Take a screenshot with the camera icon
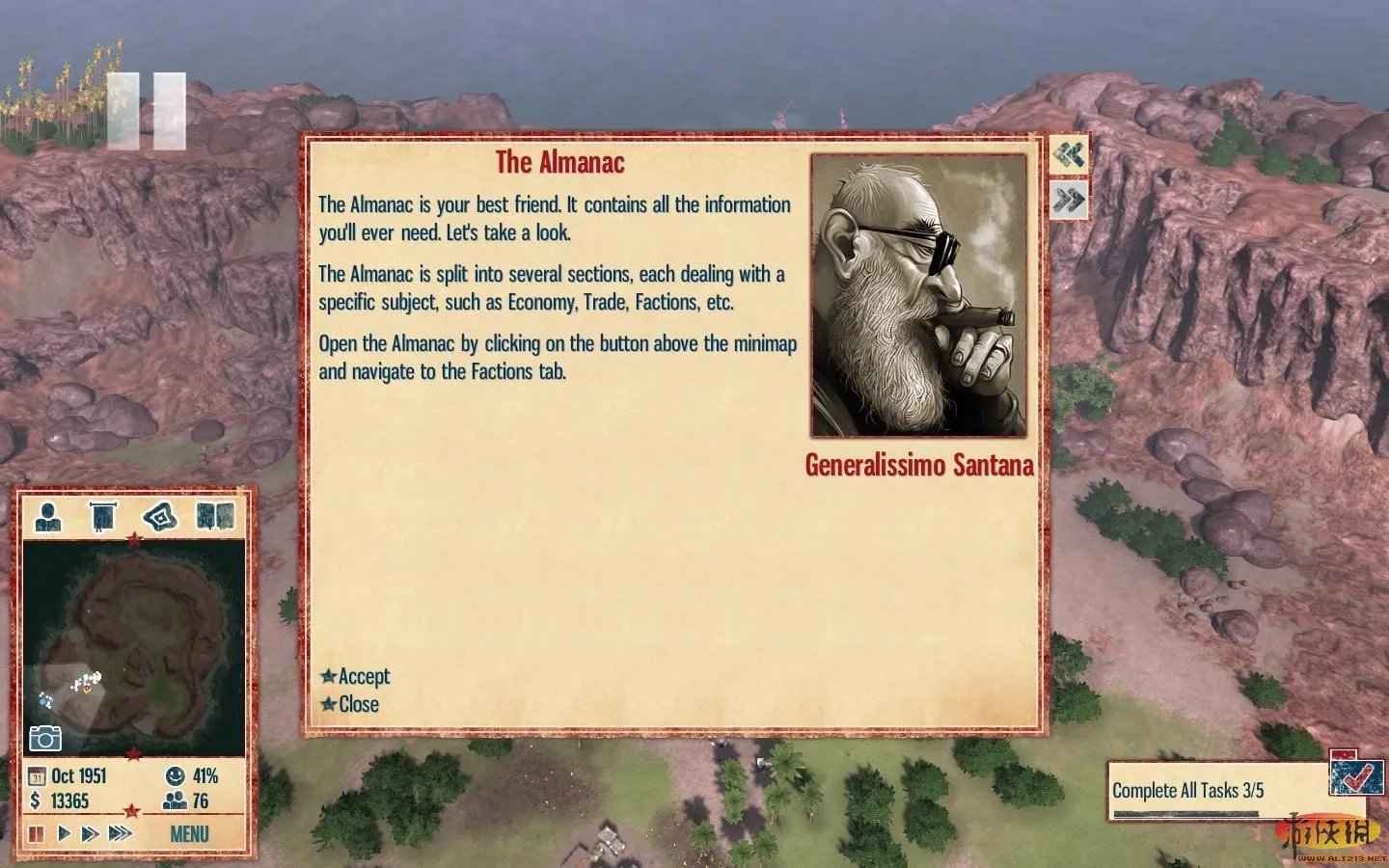The width and height of the screenshot is (1389, 868). (x=45, y=739)
